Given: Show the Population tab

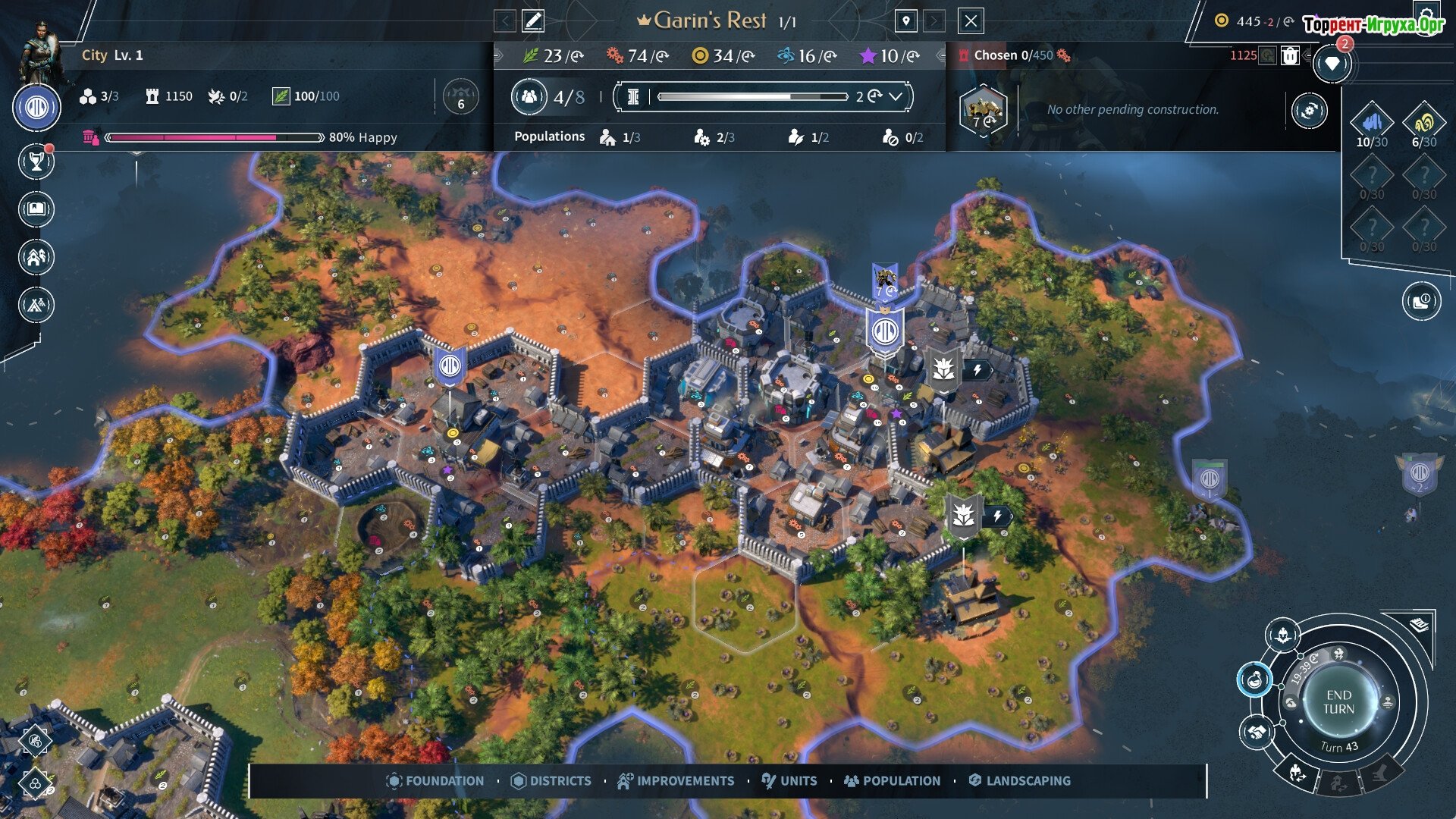Looking at the screenshot, I should click(892, 780).
